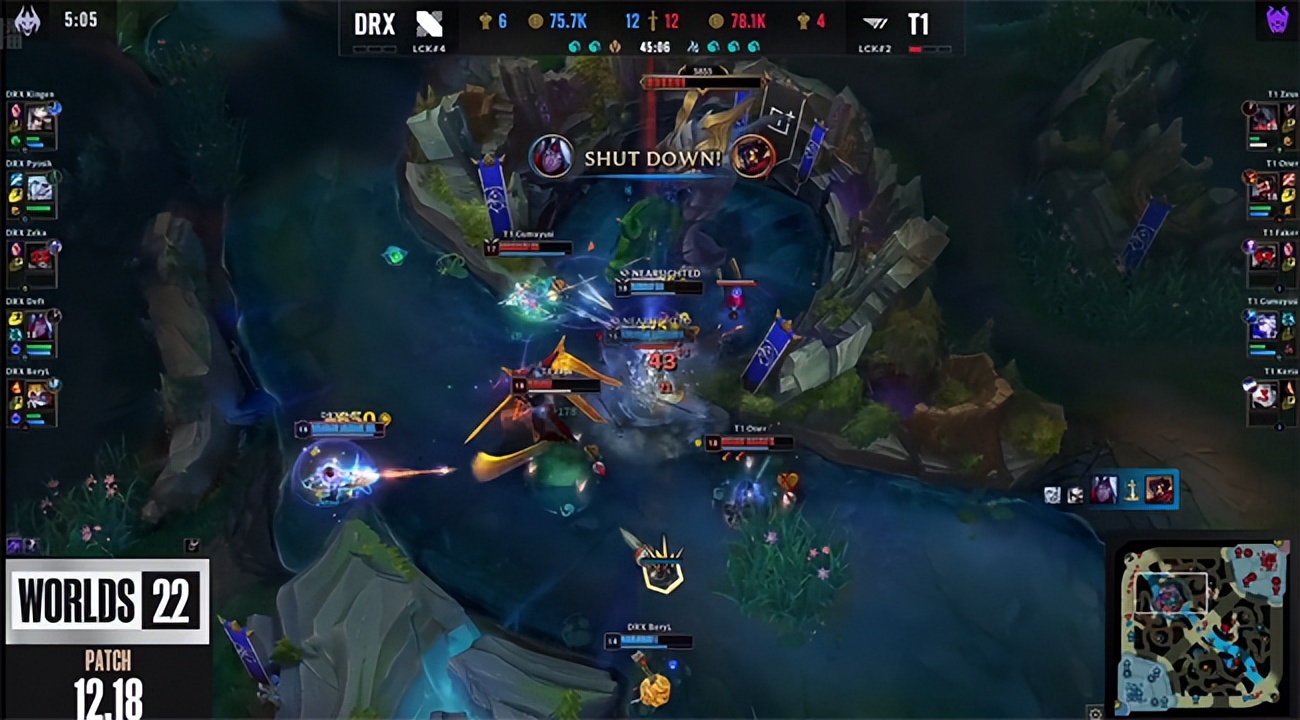Select DRX Deft's champion portrait
1300x720 pixels.
click(x=41, y=326)
